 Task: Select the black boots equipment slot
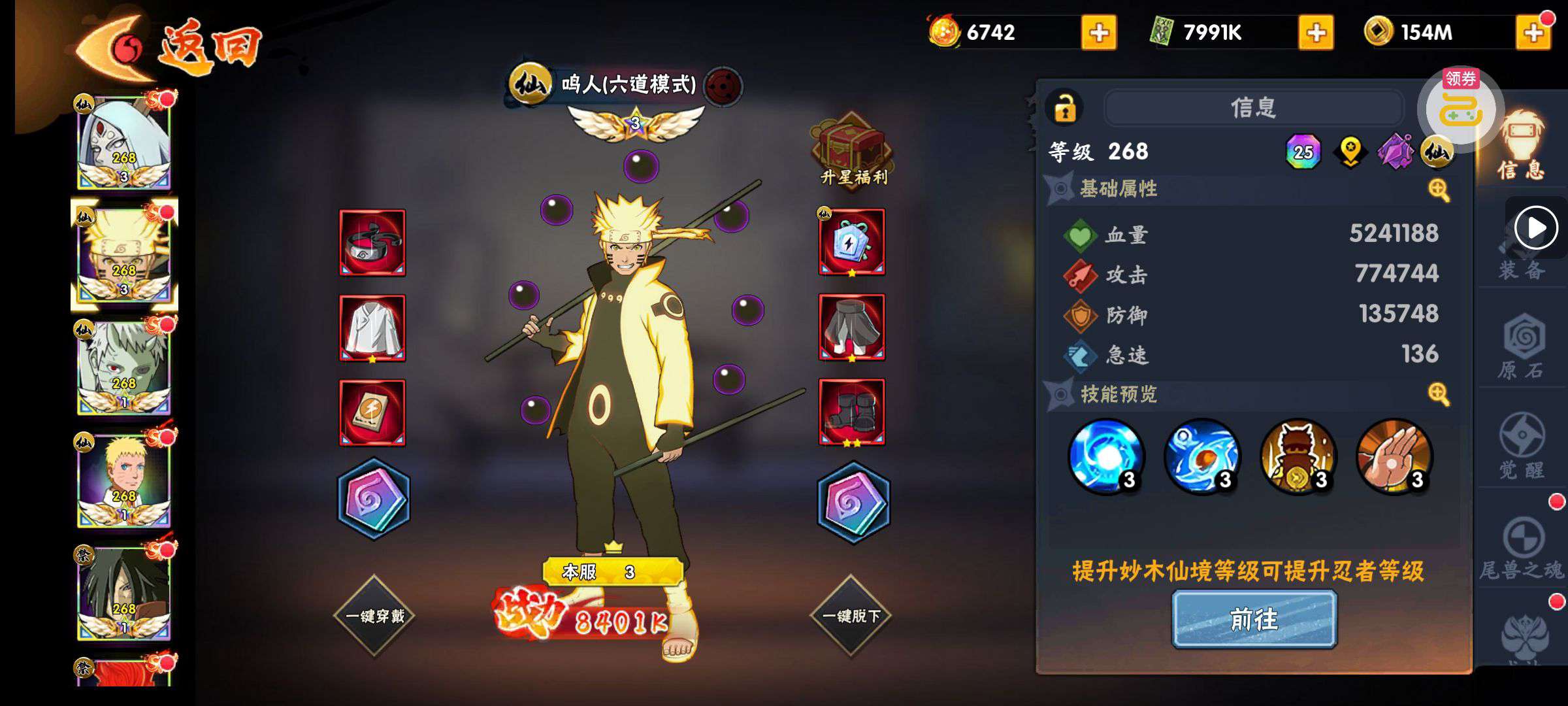coord(852,412)
